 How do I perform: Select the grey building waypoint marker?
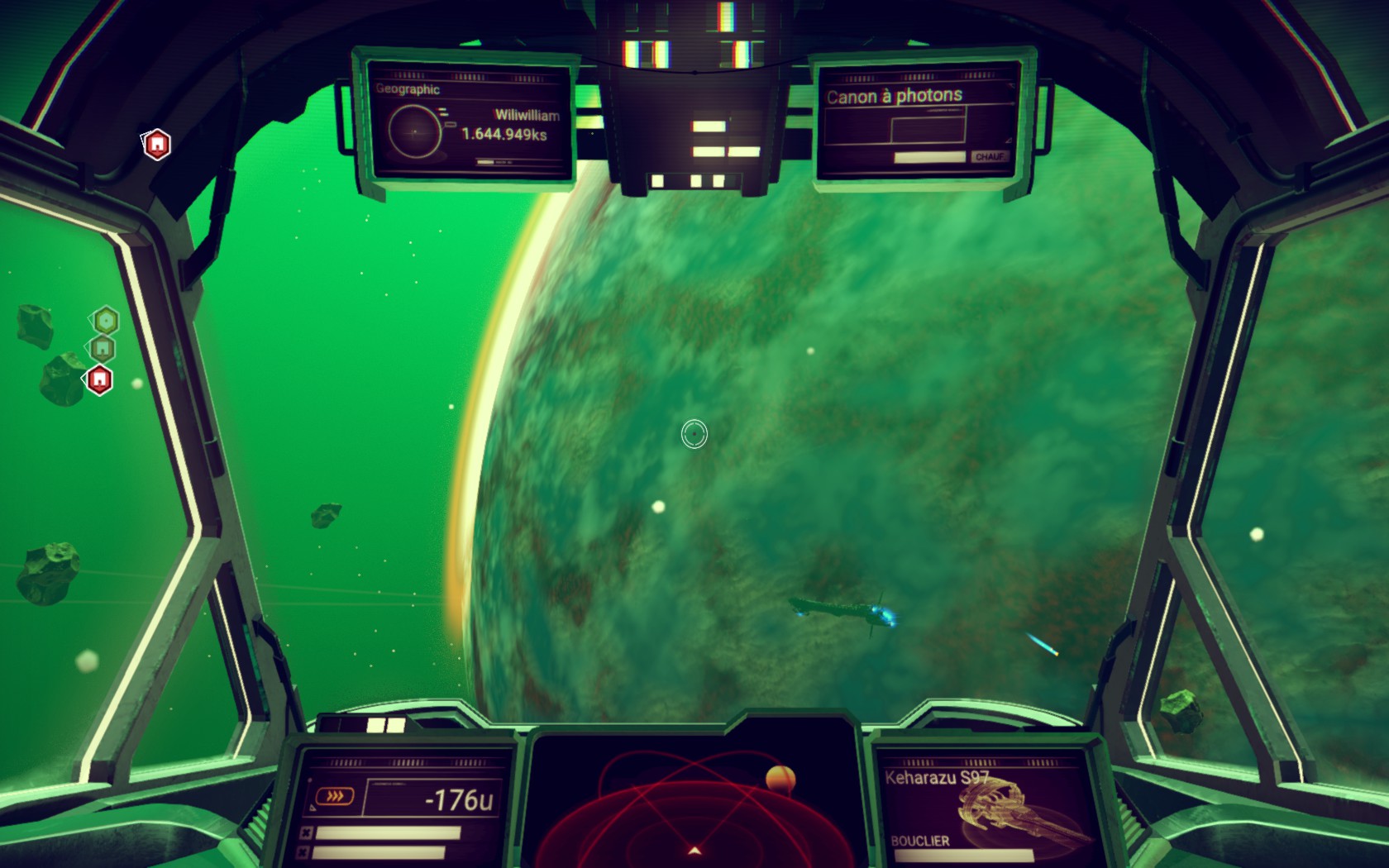pos(103,348)
